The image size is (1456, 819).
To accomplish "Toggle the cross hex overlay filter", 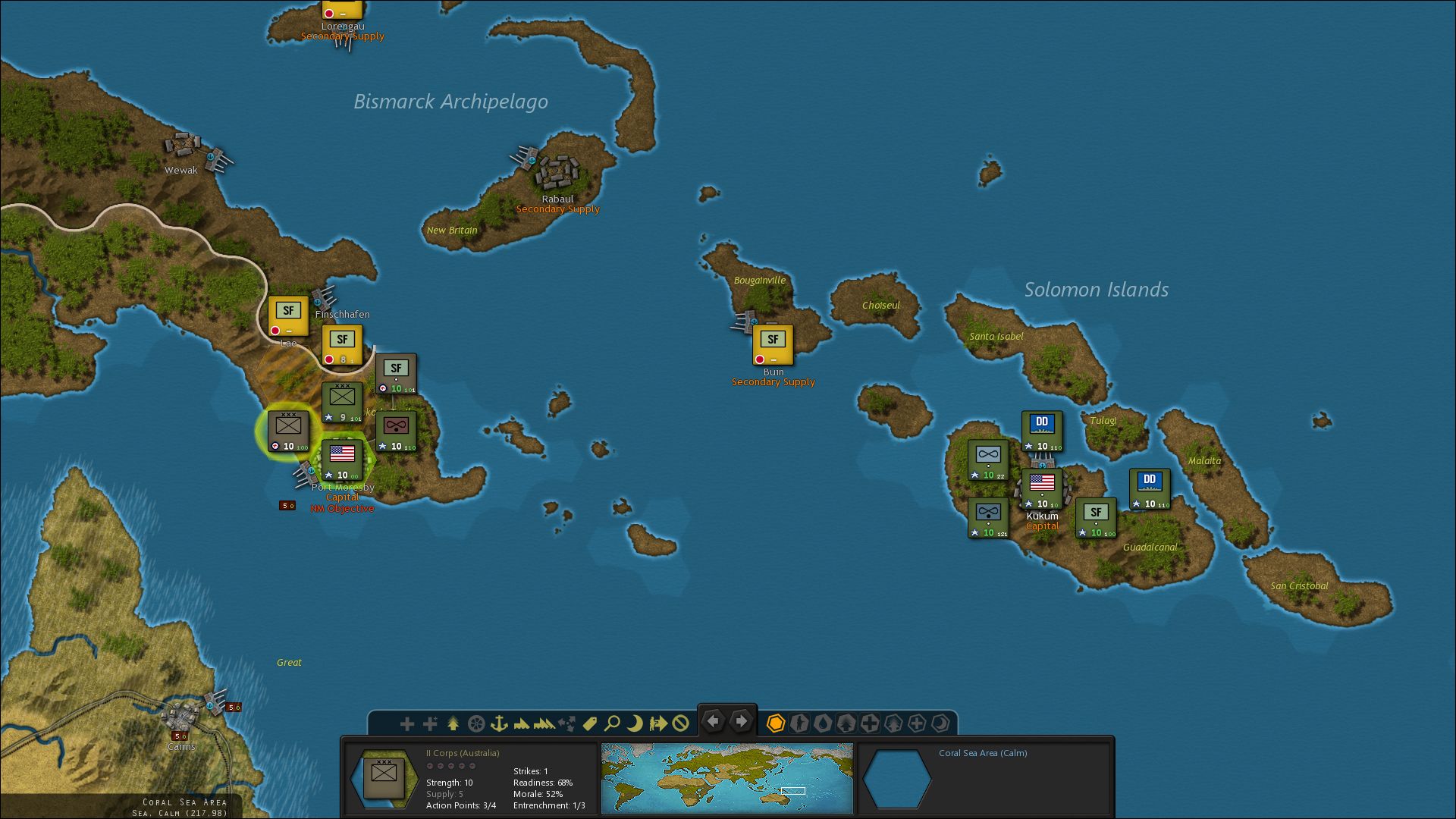I will [868, 723].
